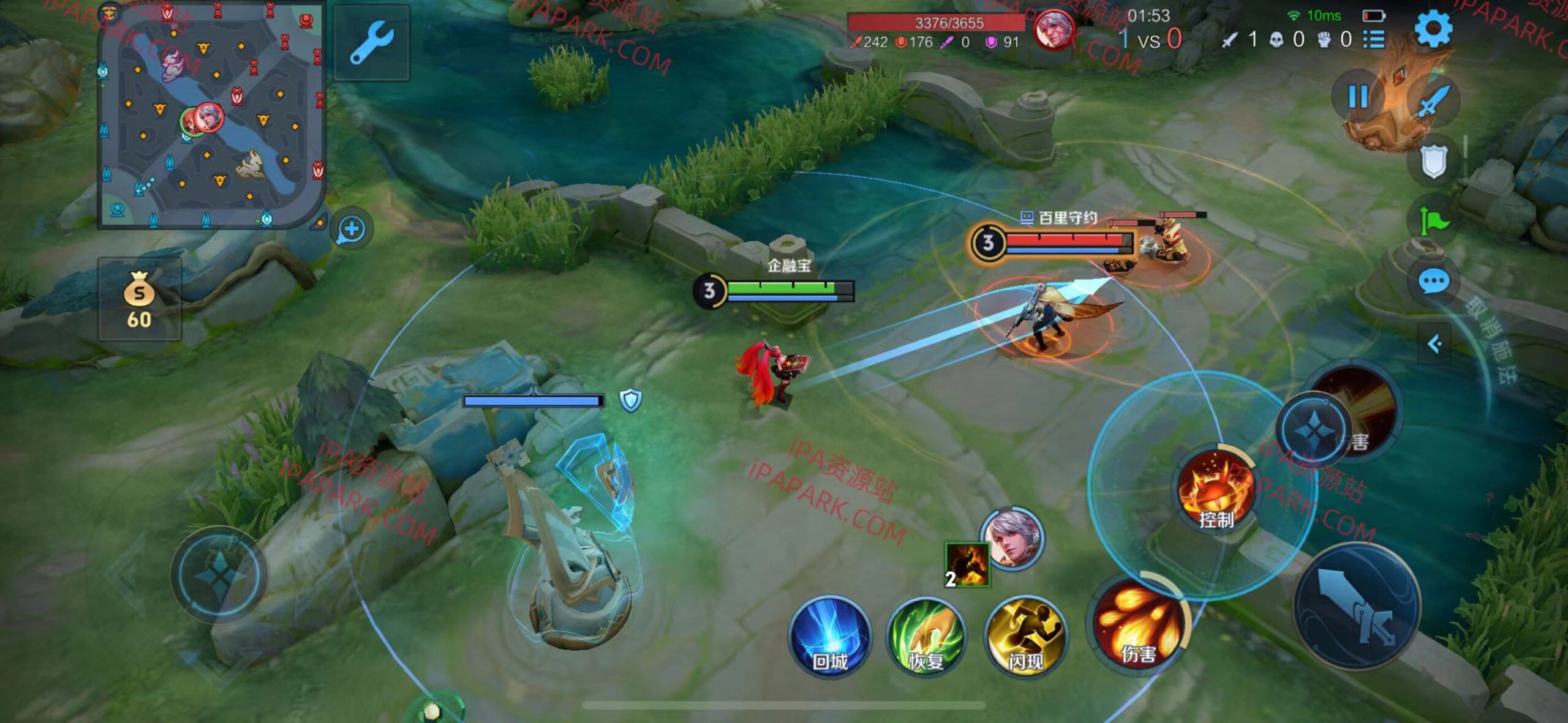The width and height of the screenshot is (1568, 723).
Task: Click the plus button beside the minimap
Action: (x=352, y=230)
